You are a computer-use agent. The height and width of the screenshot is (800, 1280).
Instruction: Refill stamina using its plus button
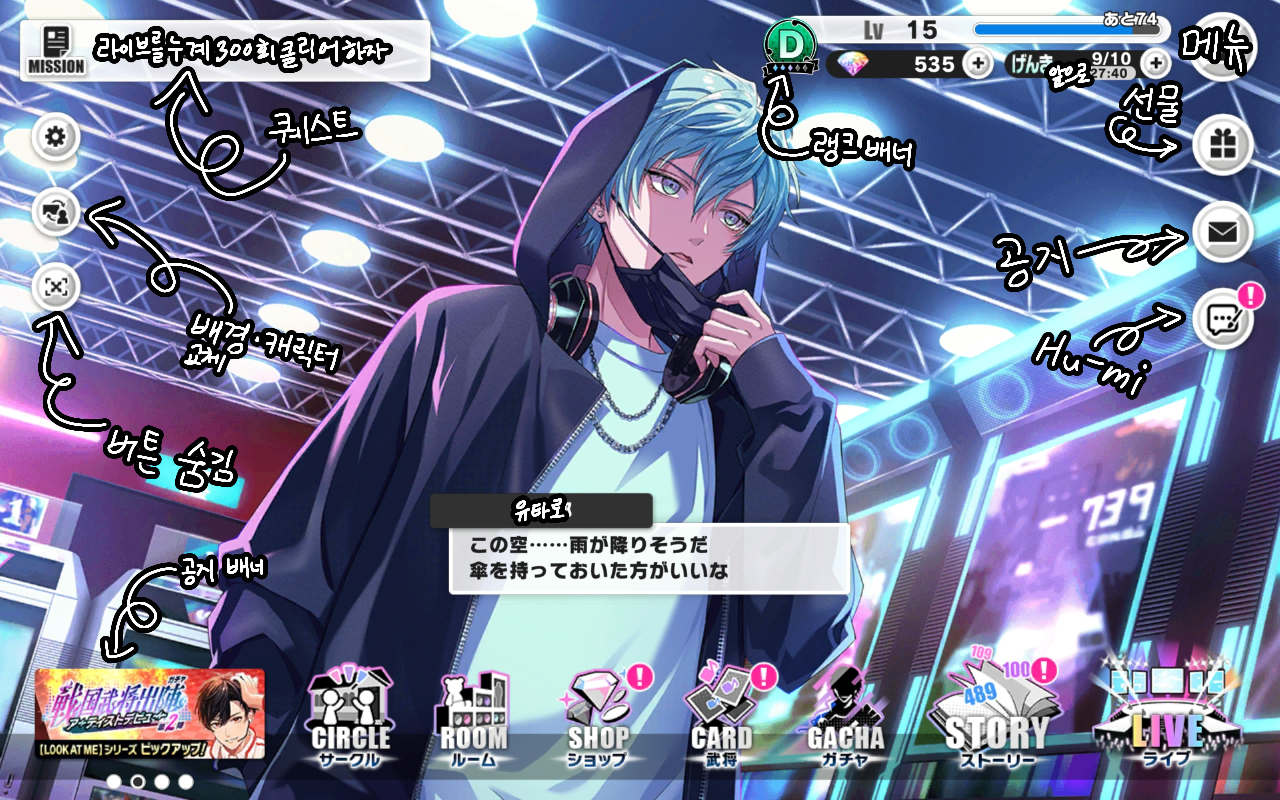1156,64
